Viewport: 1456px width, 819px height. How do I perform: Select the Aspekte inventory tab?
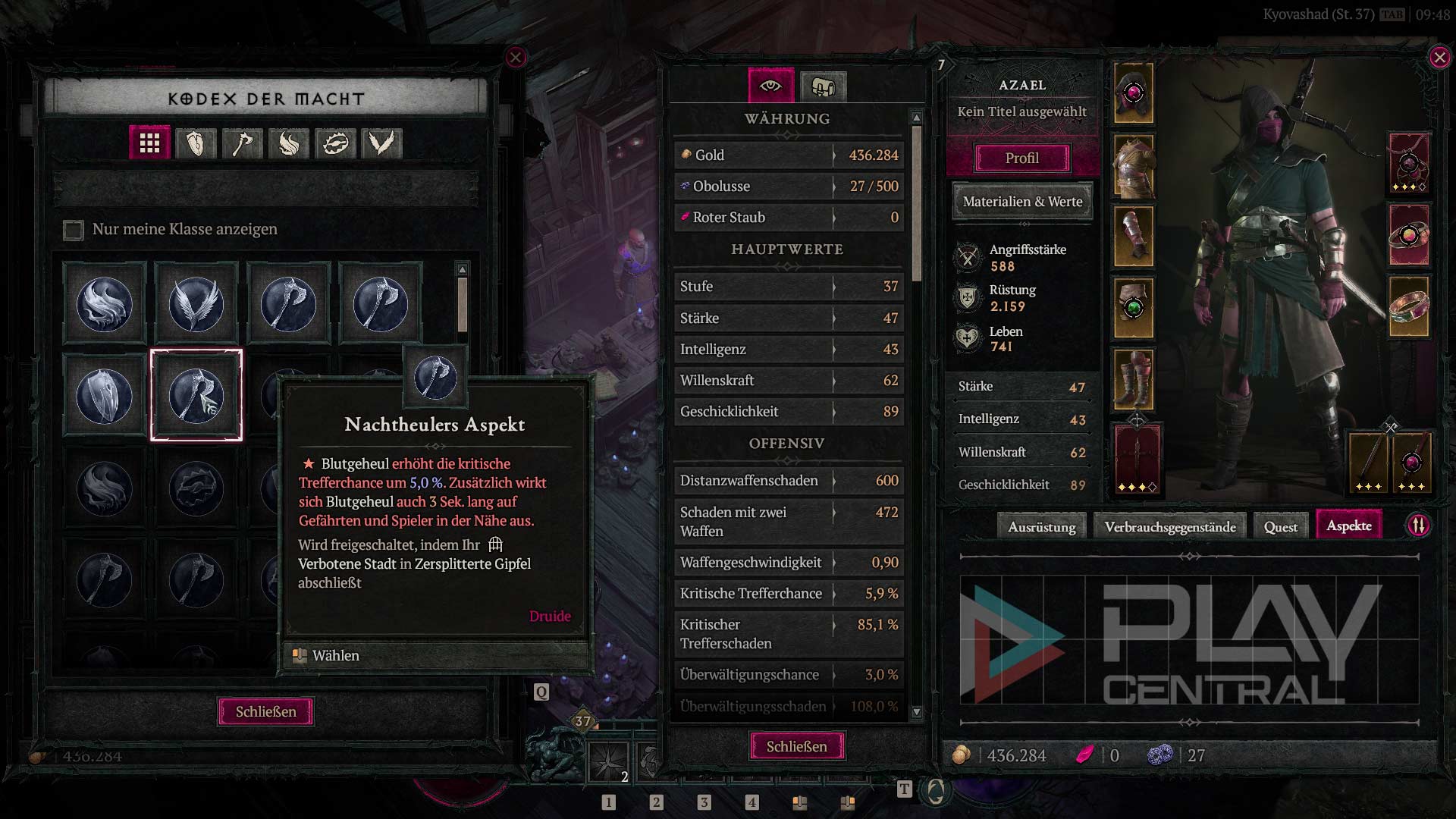pos(1348,526)
